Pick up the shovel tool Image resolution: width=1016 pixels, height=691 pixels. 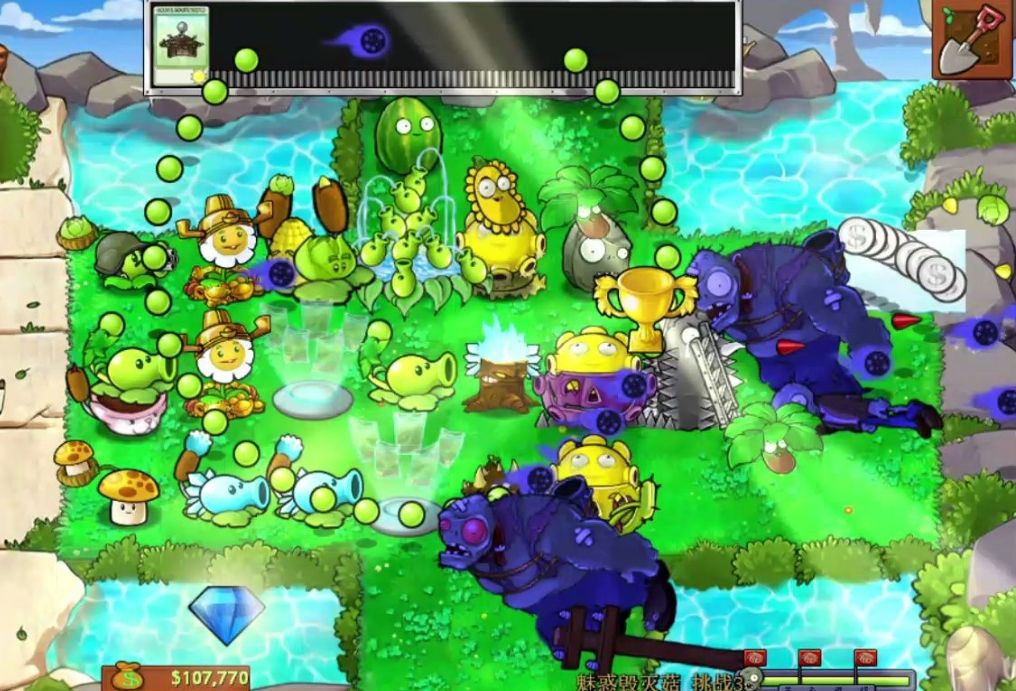(971, 38)
